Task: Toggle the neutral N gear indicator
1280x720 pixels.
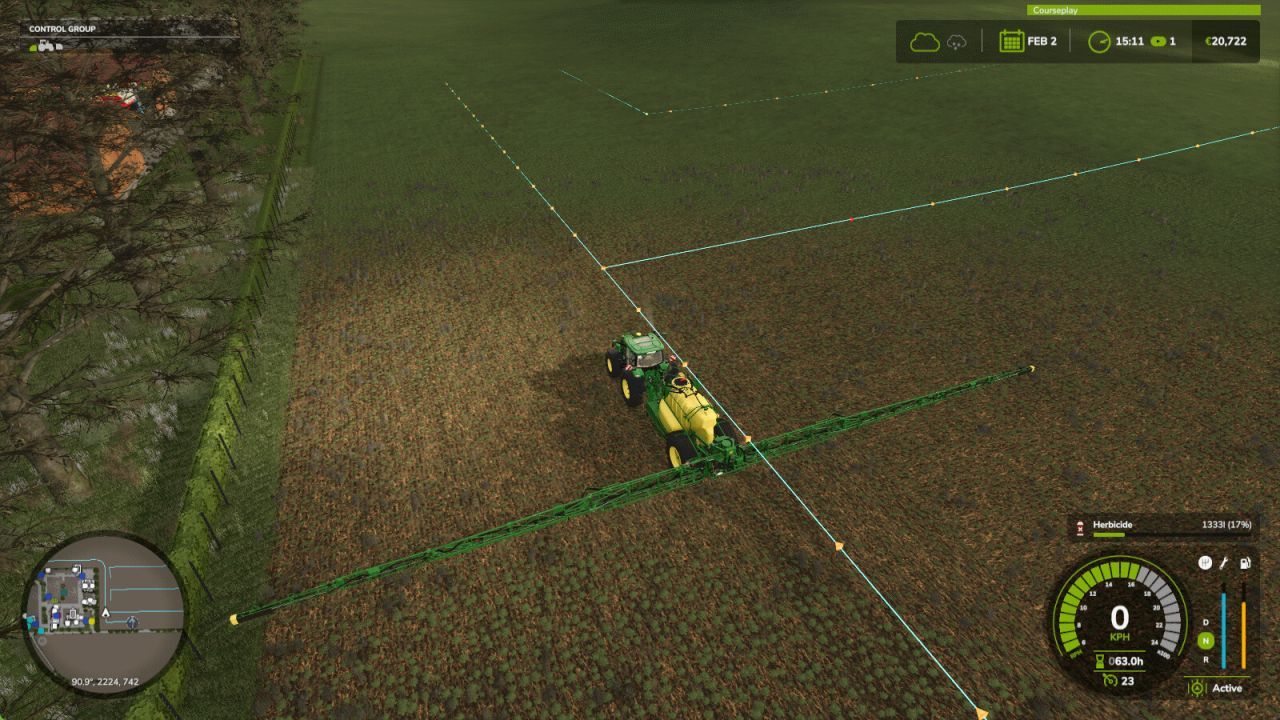Action: (1206, 640)
